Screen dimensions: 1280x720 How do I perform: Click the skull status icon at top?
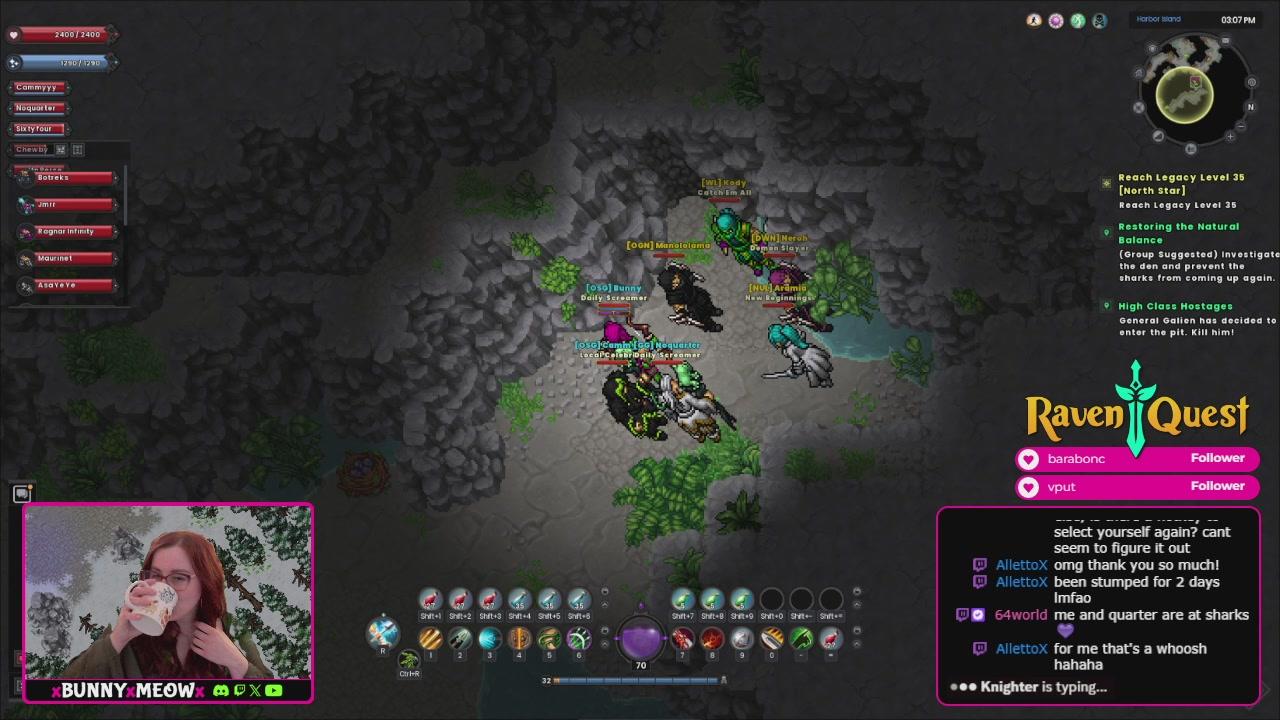[x=1099, y=21]
